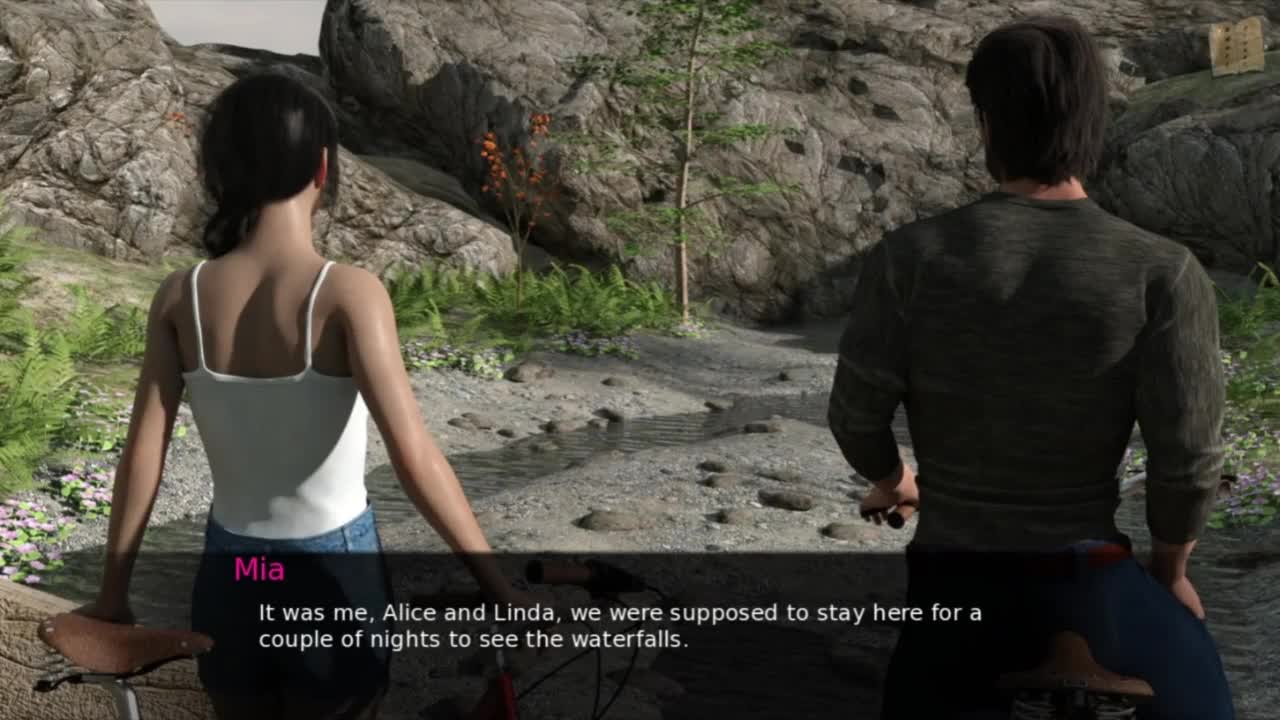Open the folded parchment journal icon
This screenshot has width=1280, height=720.
tap(1236, 46)
